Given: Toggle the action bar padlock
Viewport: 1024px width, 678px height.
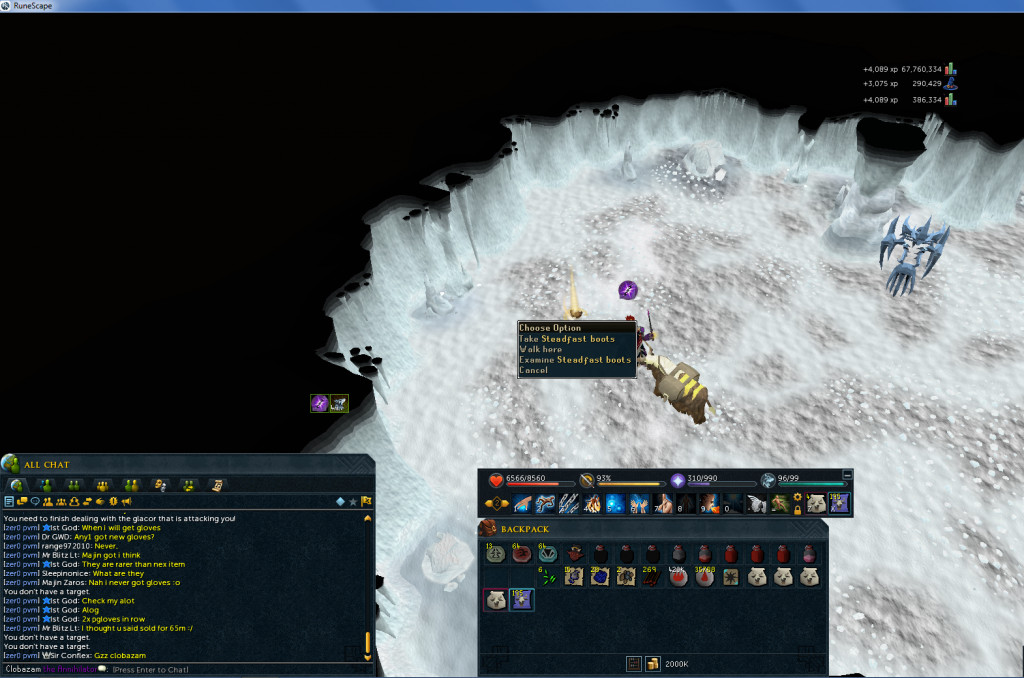Looking at the screenshot, I should pos(797,509).
